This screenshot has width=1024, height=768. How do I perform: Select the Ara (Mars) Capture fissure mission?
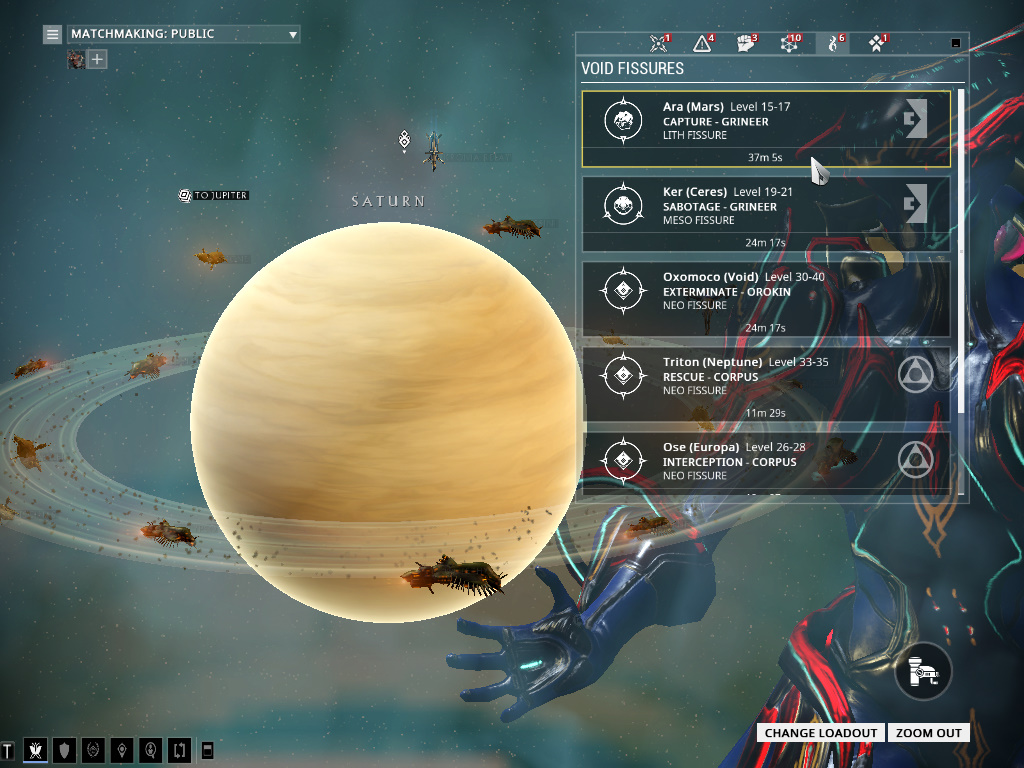coord(765,128)
